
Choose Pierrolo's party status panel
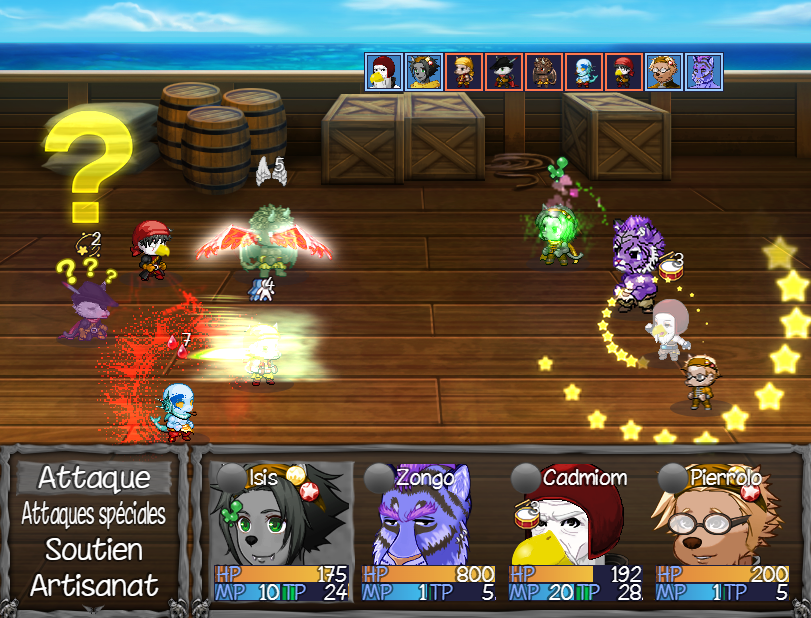(722, 531)
